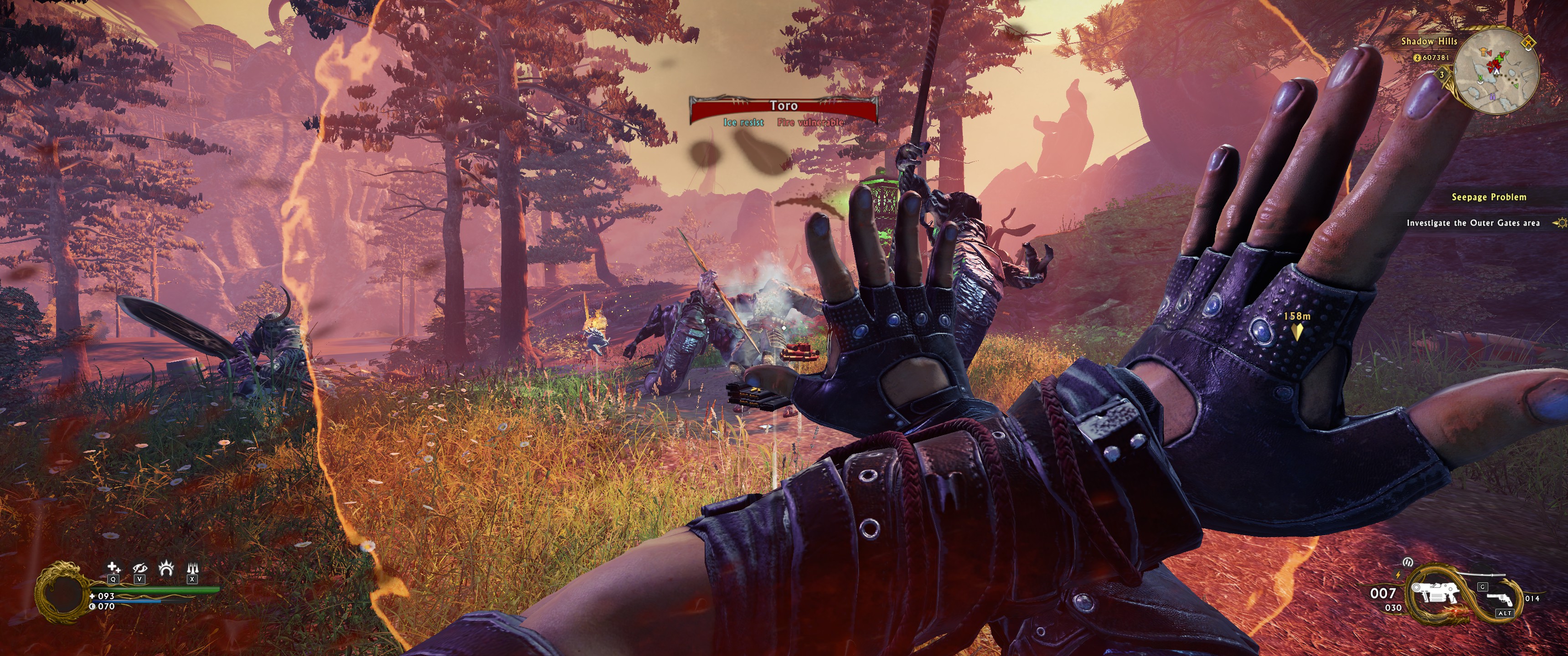Select the Investigate the Outer Gates objective
Screen dimensions: 1568x656
1472,223
